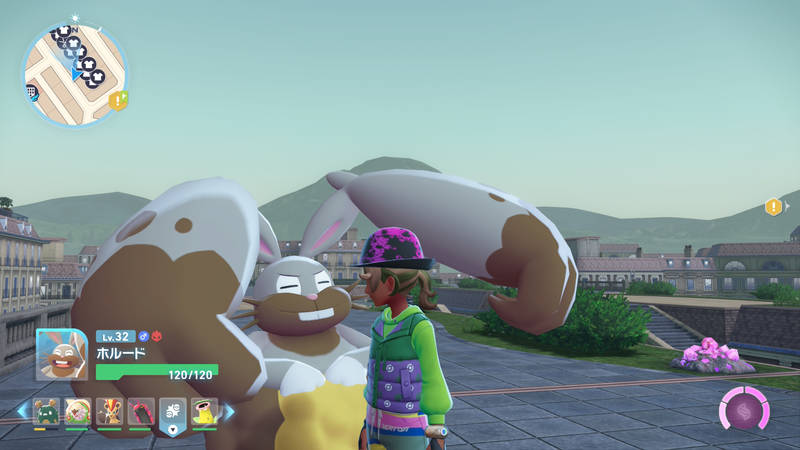Open the circular city minimap
This screenshot has width=800, height=450.
click(x=75, y=74)
